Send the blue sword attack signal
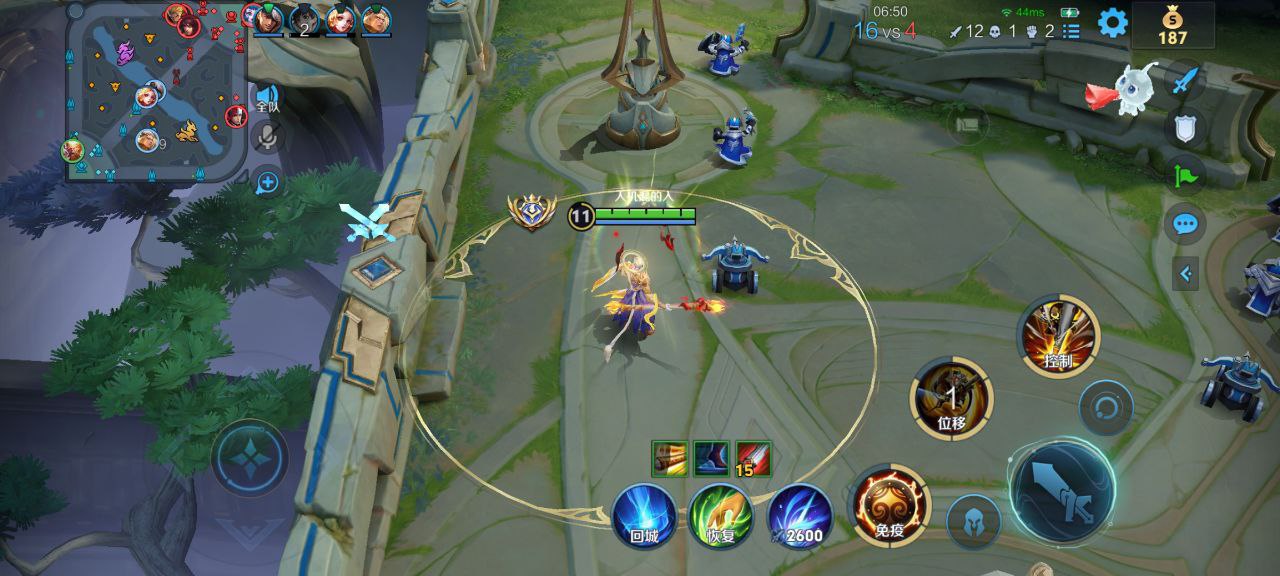 pyautogui.click(x=1185, y=80)
